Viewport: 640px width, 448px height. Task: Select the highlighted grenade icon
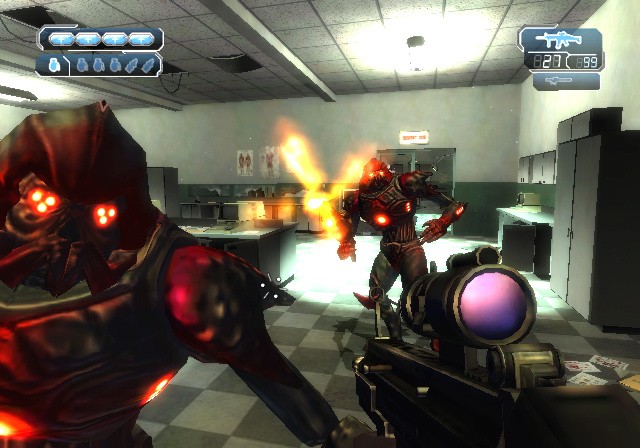pos(53,65)
